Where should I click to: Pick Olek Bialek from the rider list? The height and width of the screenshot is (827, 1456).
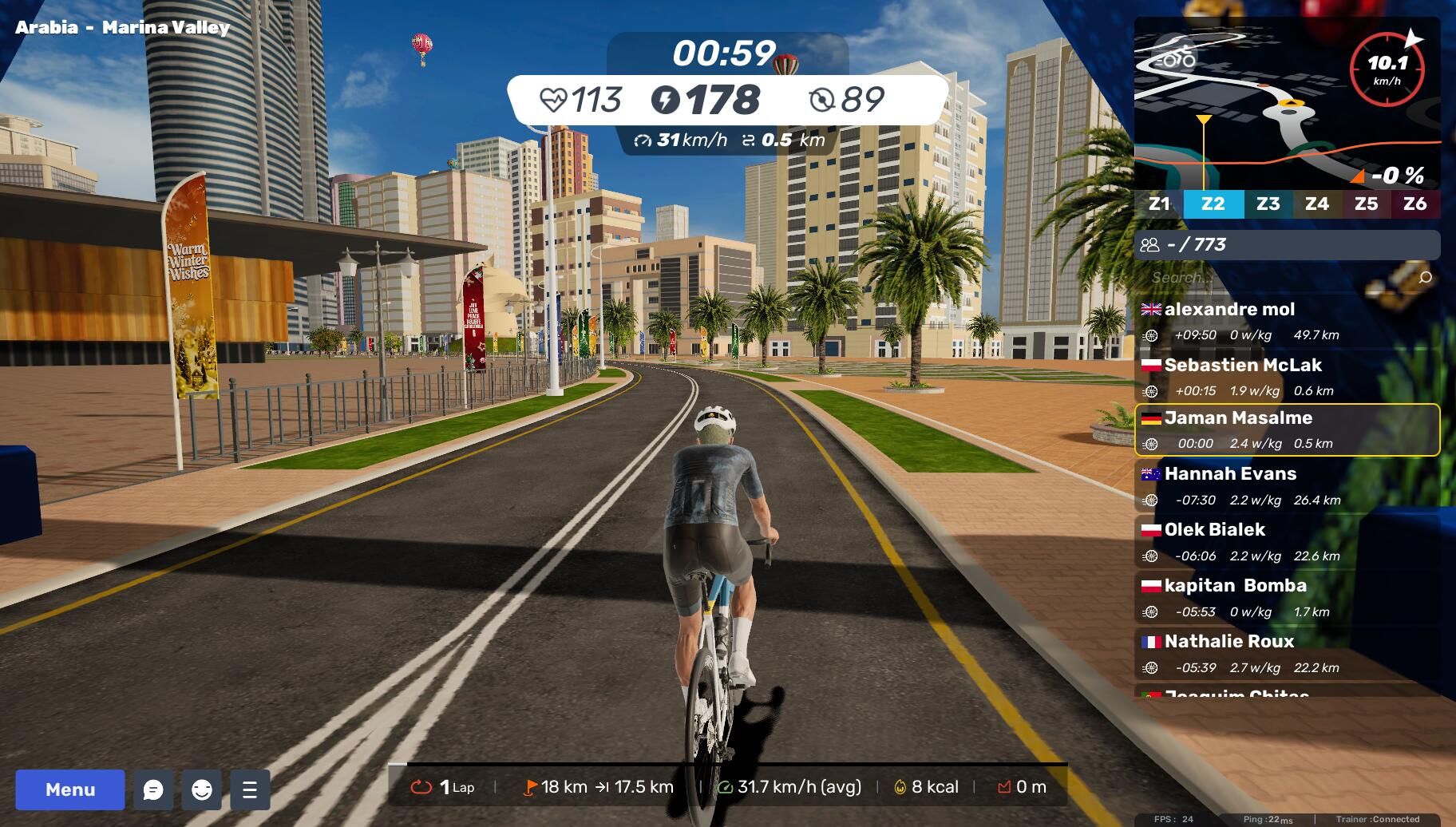[x=1287, y=541]
